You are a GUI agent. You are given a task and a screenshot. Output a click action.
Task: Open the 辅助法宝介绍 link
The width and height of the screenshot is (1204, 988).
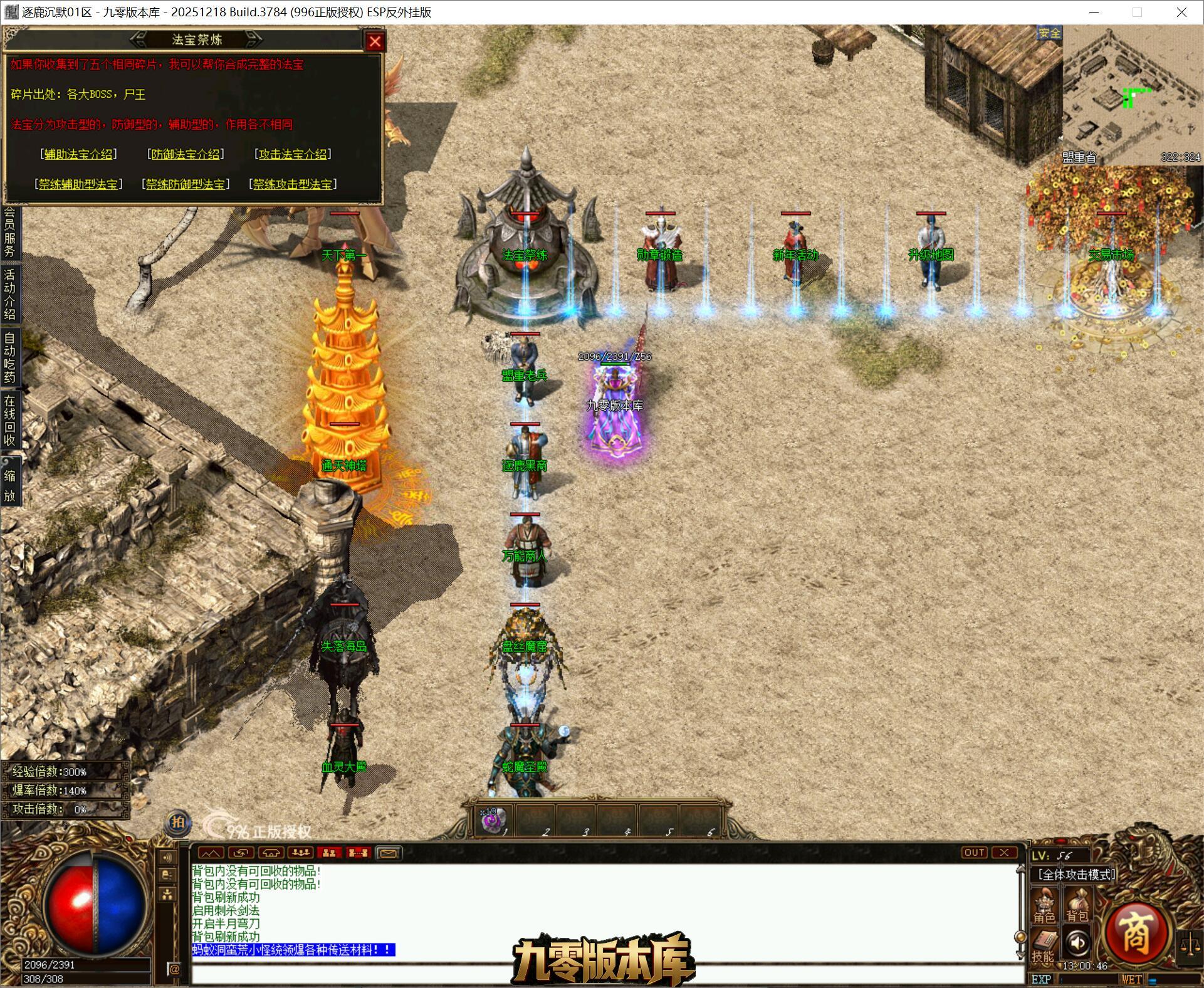tap(78, 154)
